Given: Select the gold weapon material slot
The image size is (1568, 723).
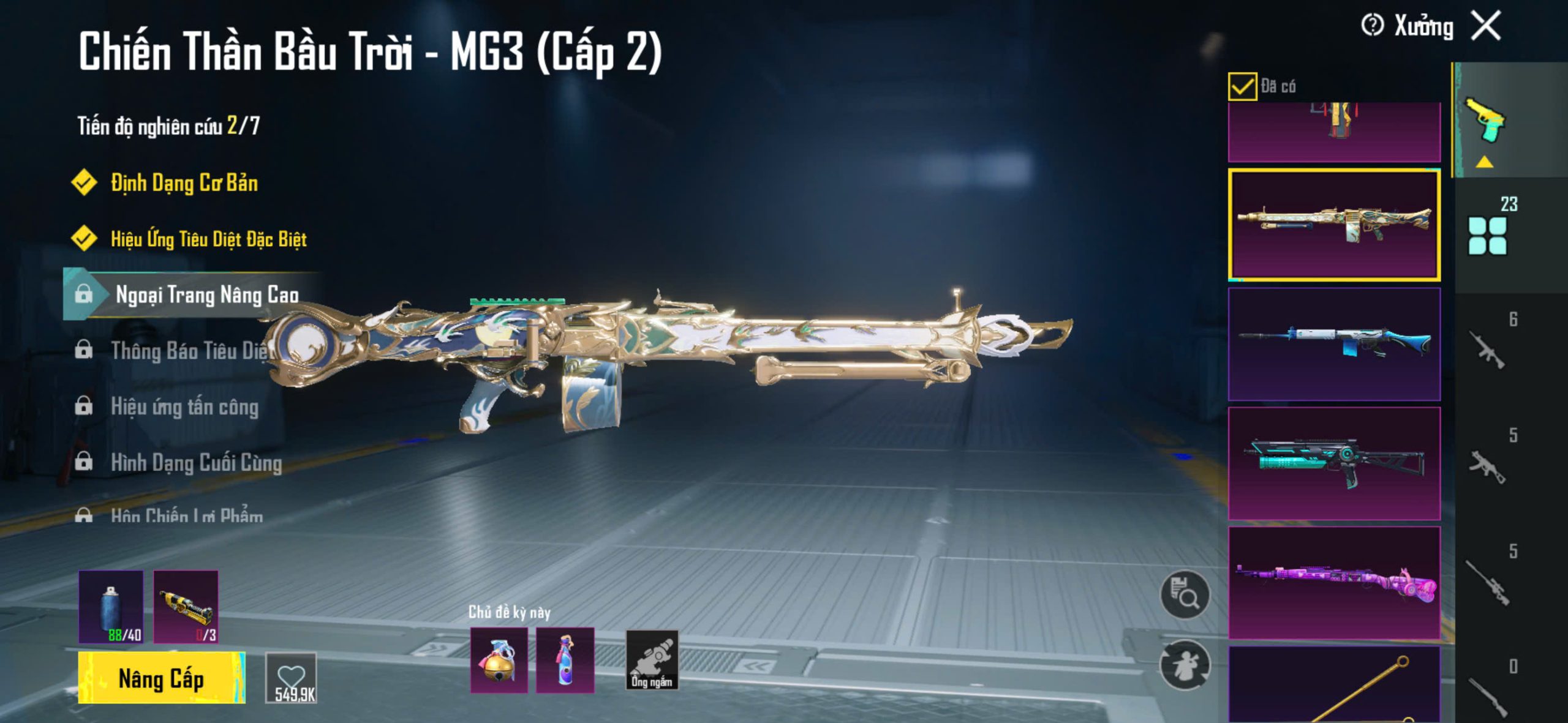Looking at the screenshot, I should (x=186, y=607).
